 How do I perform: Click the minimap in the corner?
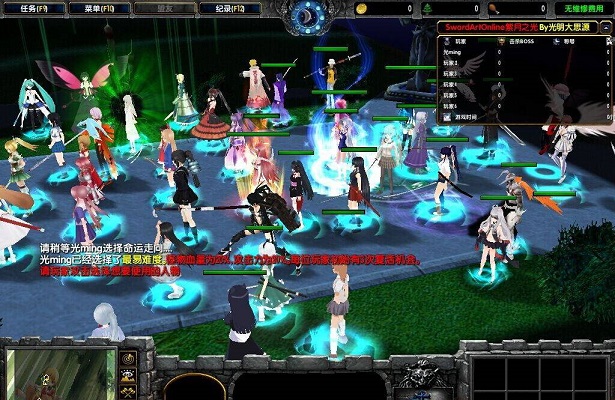[58, 374]
